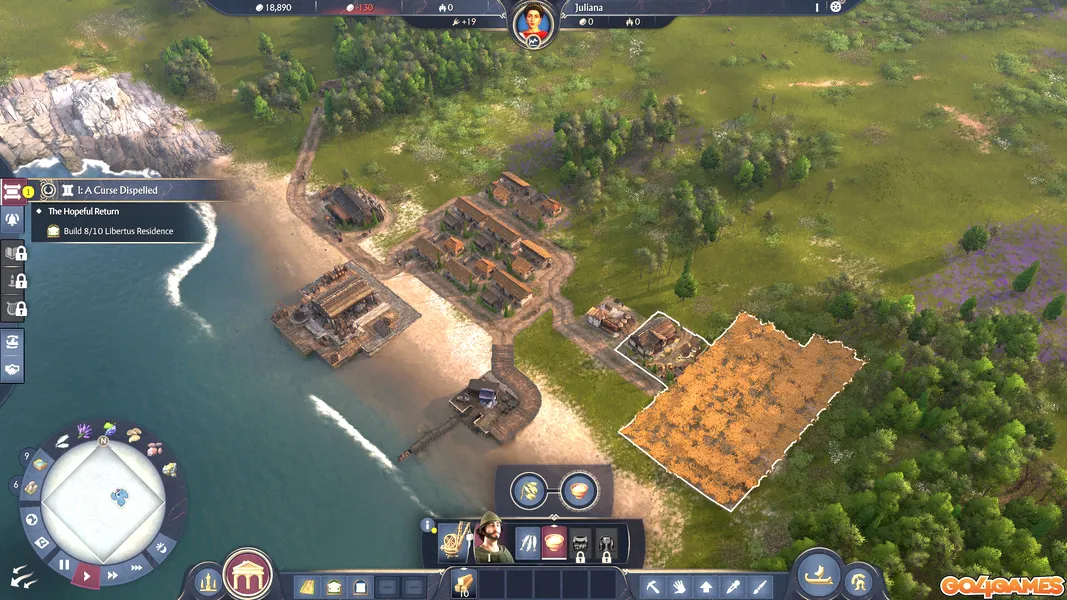Screen dimensions: 1067x600
Task: Show the info button beside the crane
Action: pos(427,524)
